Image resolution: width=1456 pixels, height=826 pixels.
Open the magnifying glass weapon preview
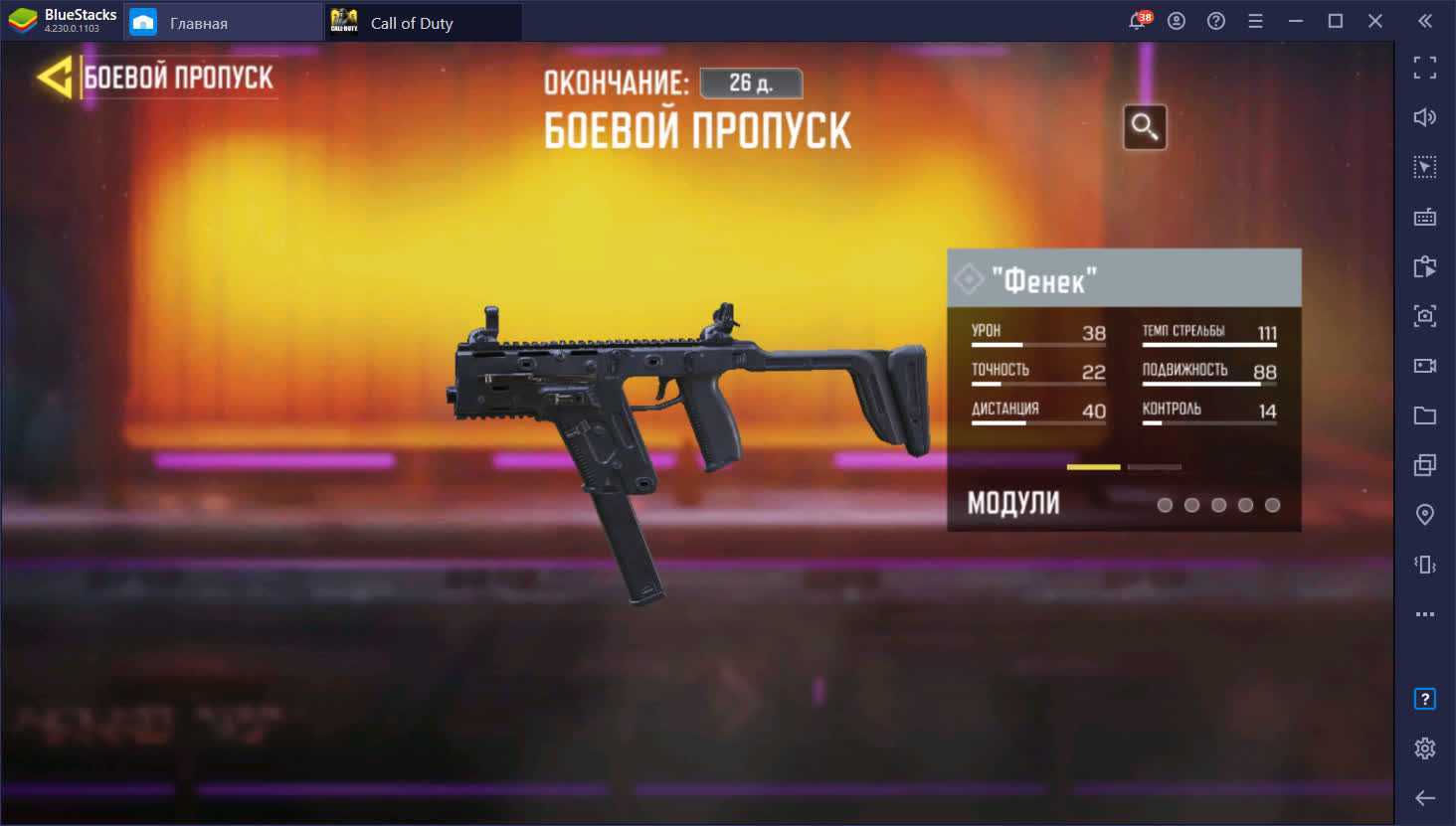point(1144,127)
